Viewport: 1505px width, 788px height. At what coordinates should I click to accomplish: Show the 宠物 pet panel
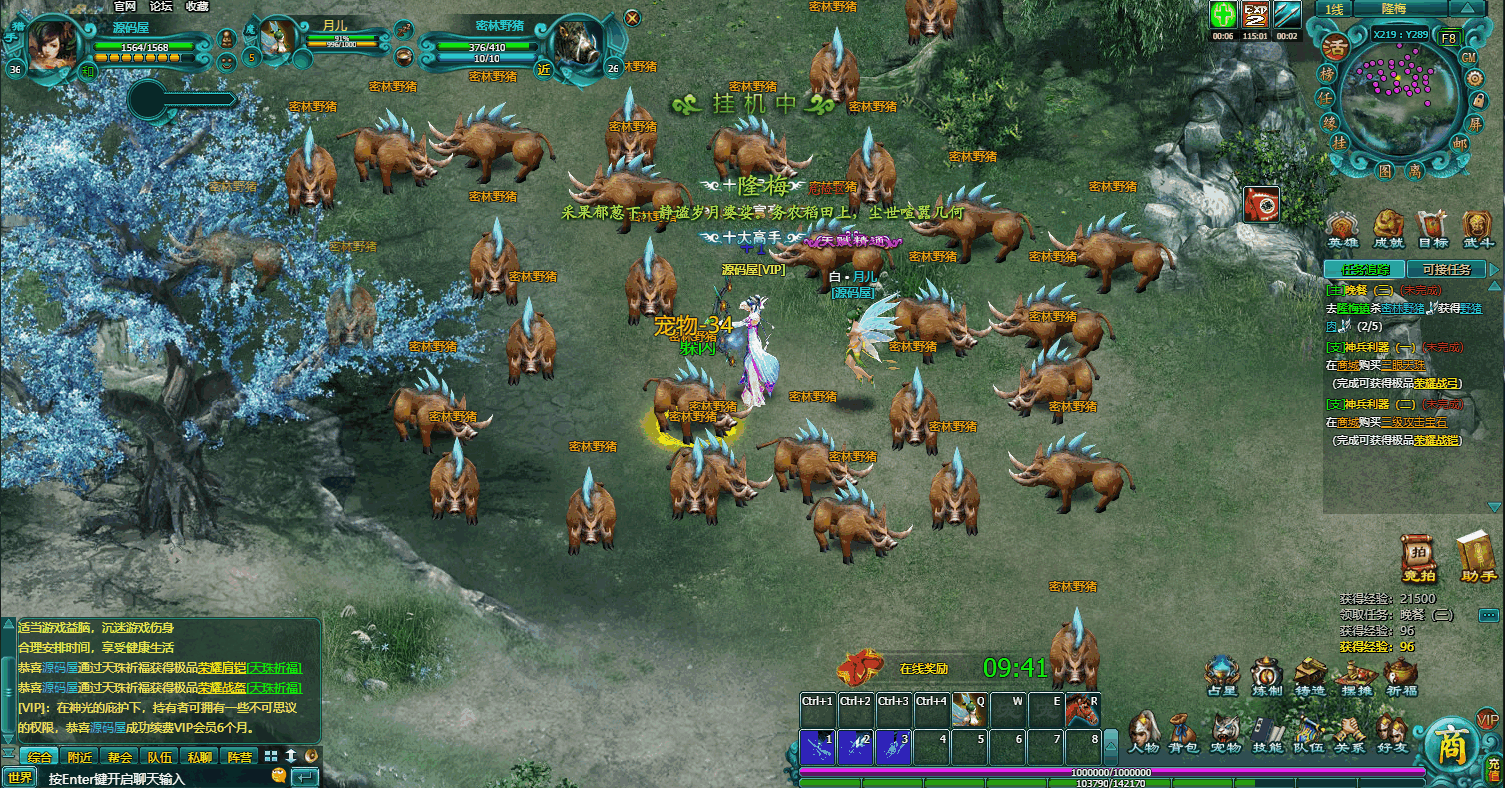click(1225, 733)
